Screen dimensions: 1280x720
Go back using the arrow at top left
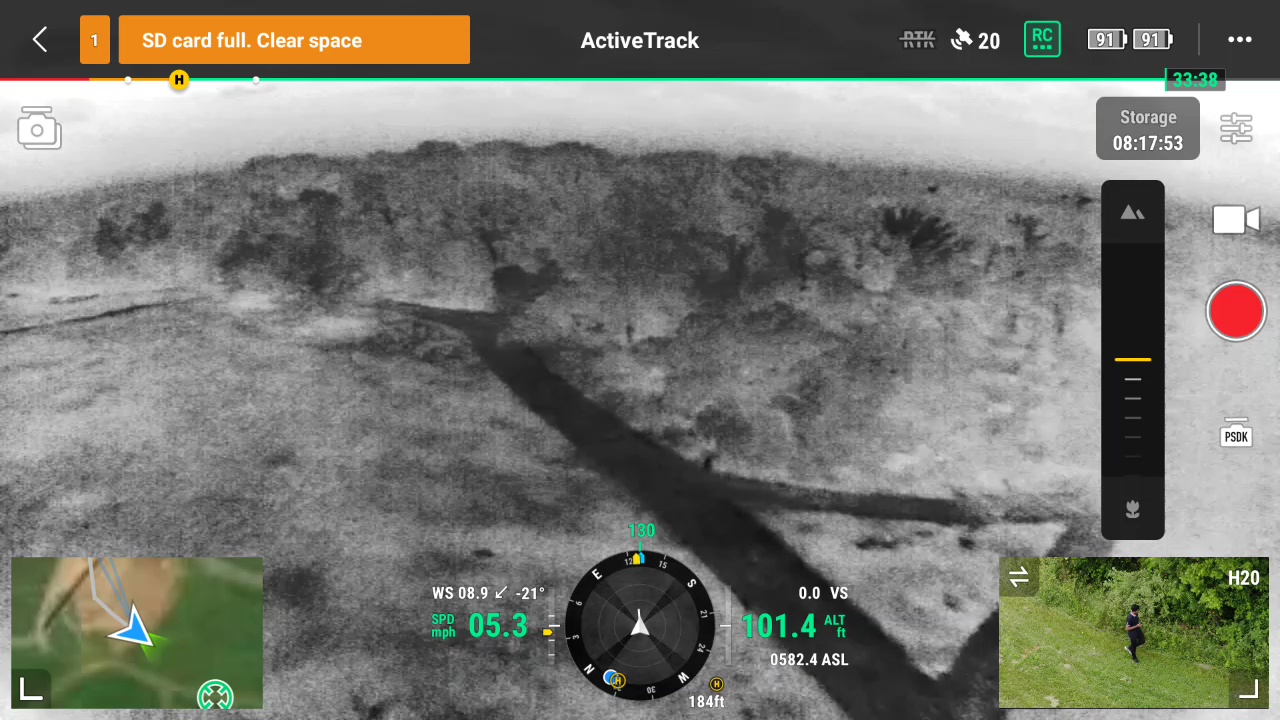pyautogui.click(x=39, y=40)
